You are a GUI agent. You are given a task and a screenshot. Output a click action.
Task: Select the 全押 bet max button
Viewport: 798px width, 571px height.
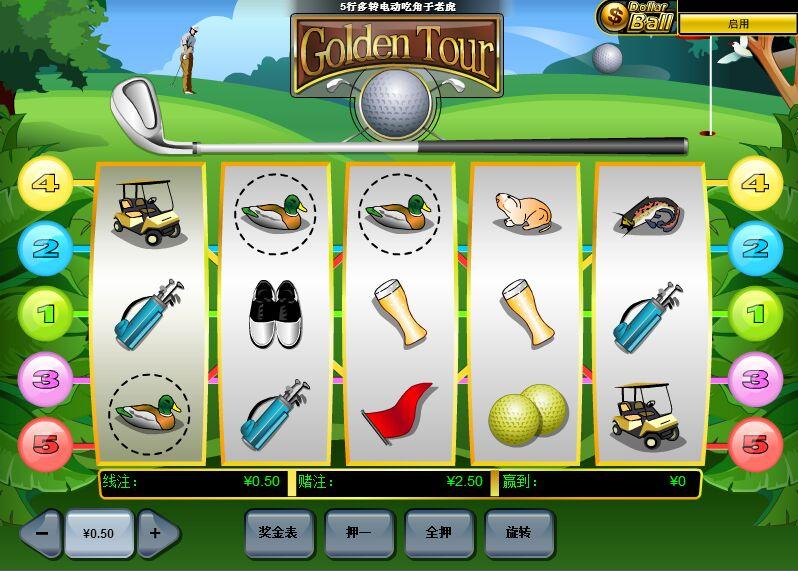click(439, 533)
